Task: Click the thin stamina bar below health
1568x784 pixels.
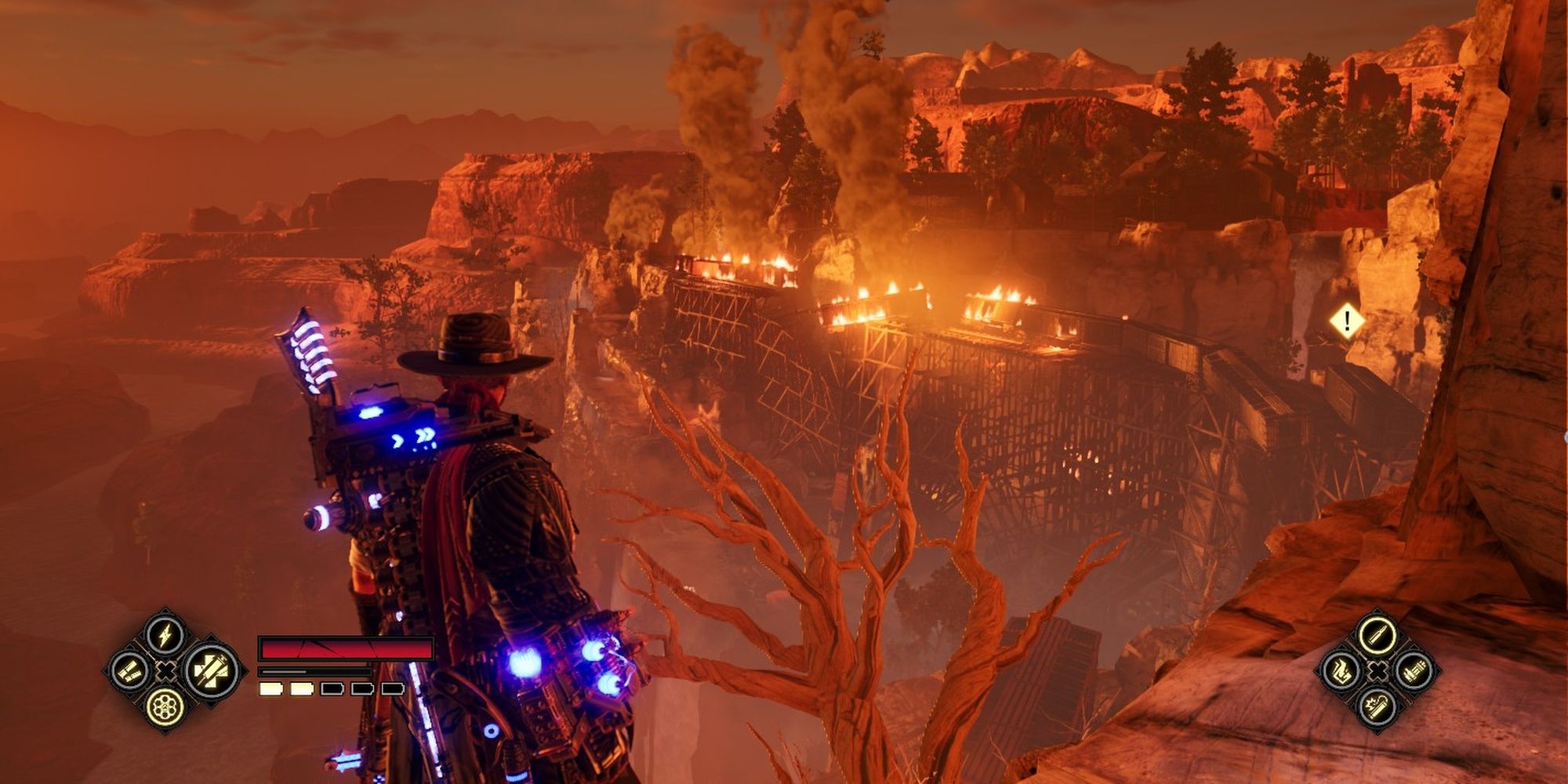Action: pyautogui.click(x=314, y=672)
